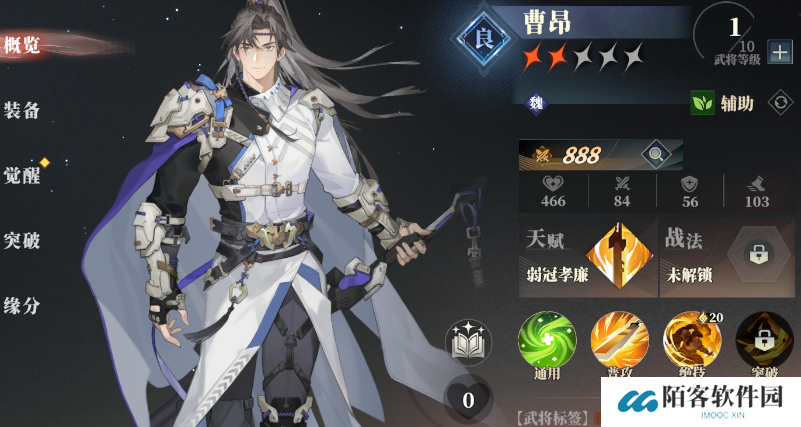The height and width of the screenshot is (427, 801).
Task: Click the plus button beside general level
Action: pos(779,53)
